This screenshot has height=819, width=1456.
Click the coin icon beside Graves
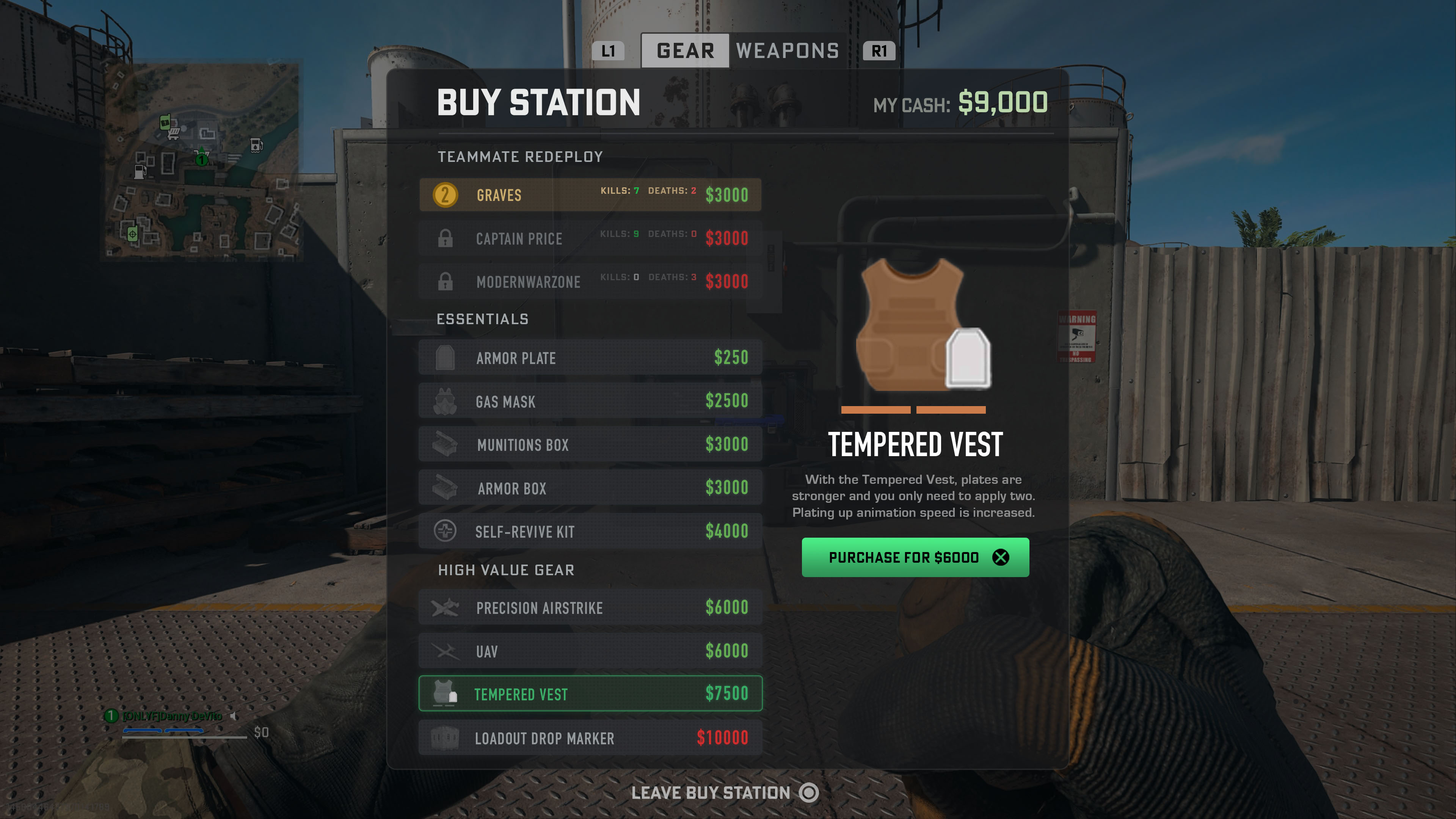[446, 195]
